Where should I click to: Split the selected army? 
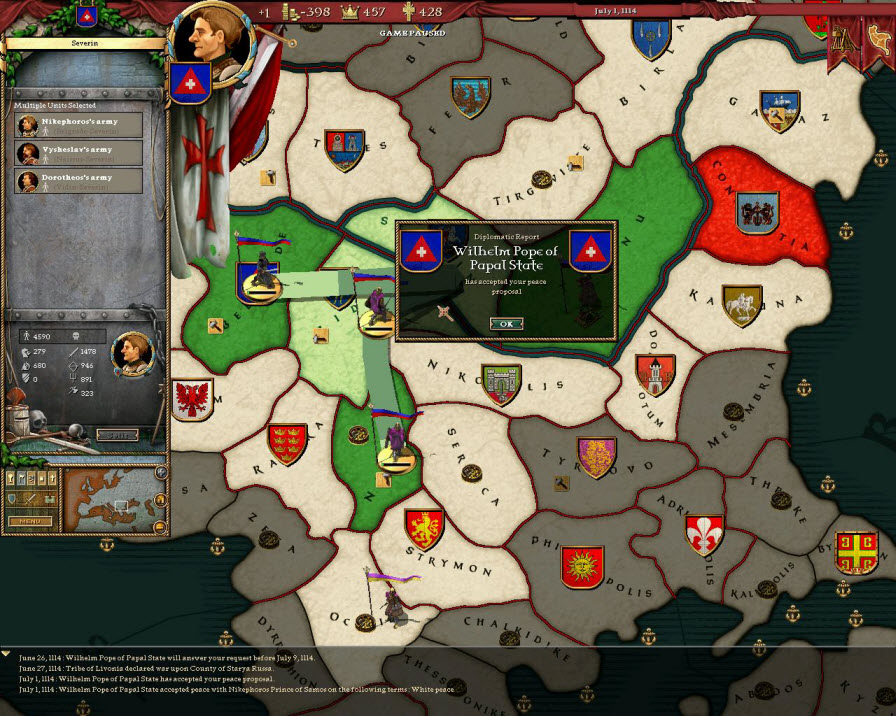[117, 435]
